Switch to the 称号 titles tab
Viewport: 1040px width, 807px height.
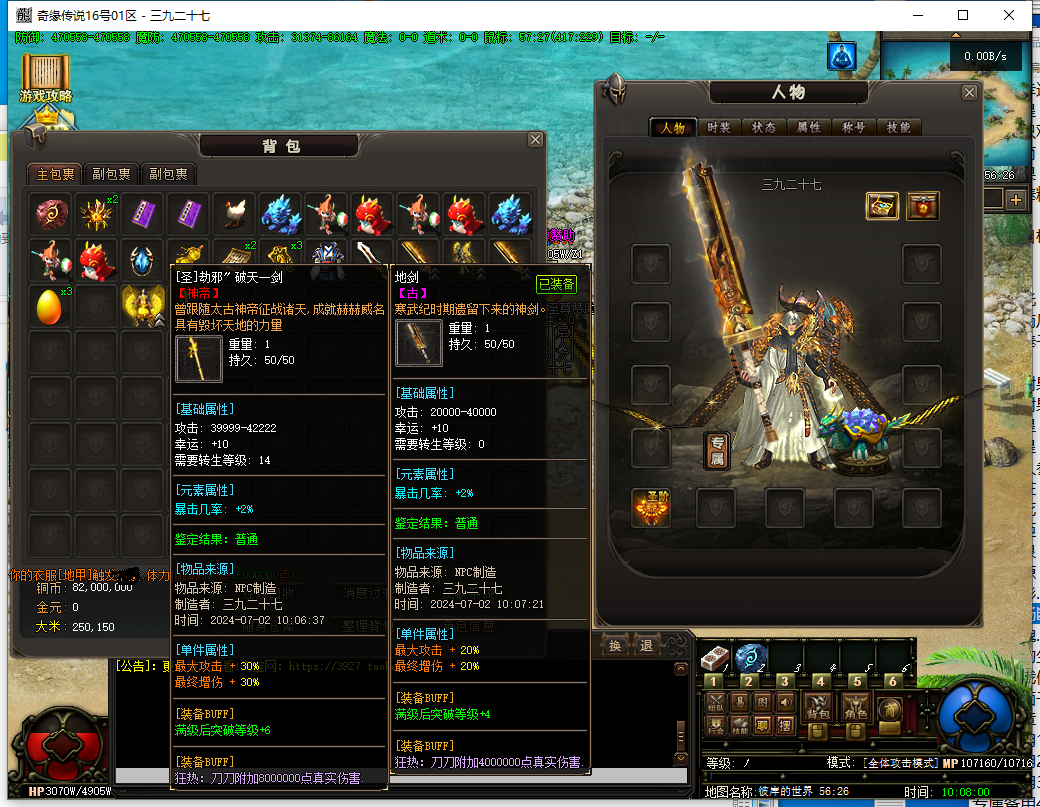[853, 128]
